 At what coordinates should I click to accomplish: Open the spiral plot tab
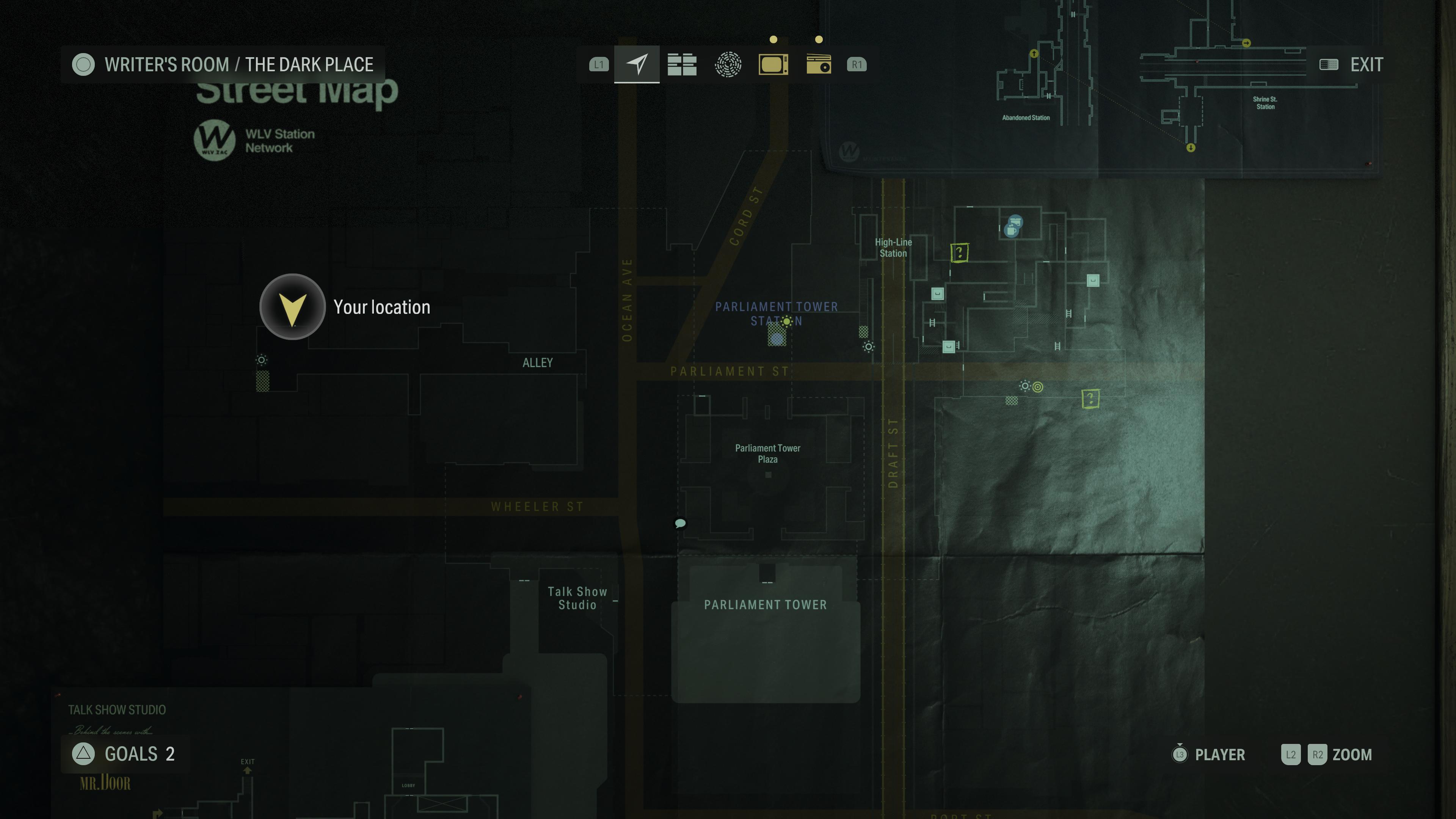pyautogui.click(x=728, y=64)
